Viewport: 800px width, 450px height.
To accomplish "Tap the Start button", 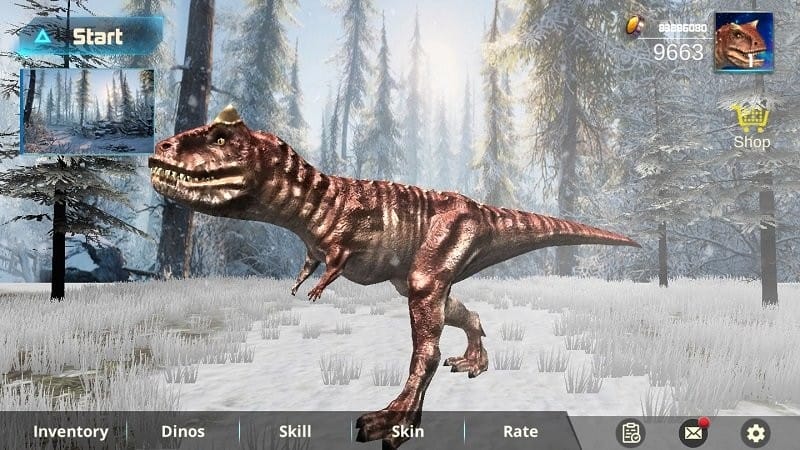I will (88, 37).
